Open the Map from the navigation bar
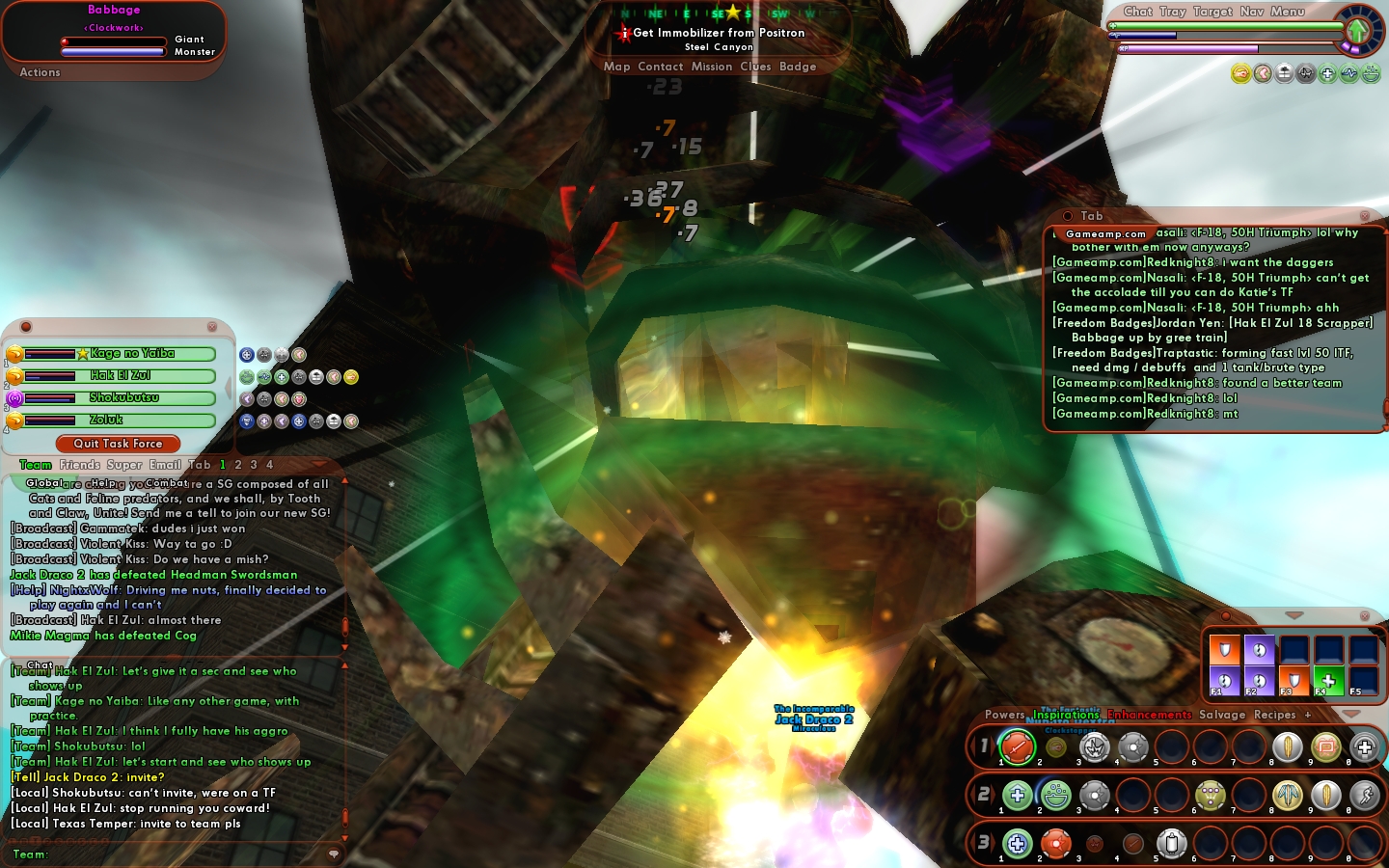Viewport: 1389px width, 868px height. point(616,67)
